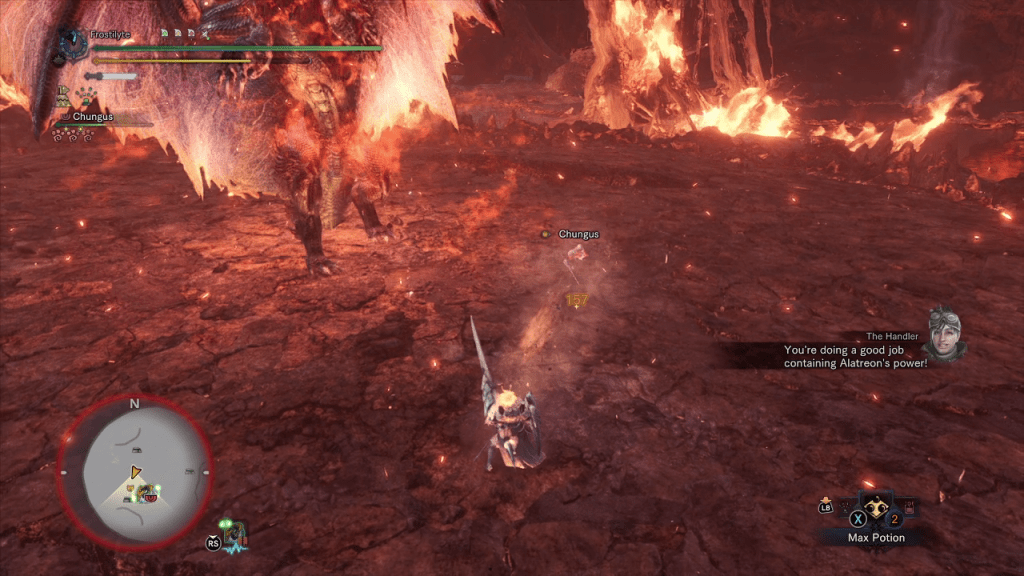Screen dimensions: 1024x576
Task: Open the circular minimap
Action: [135, 470]
